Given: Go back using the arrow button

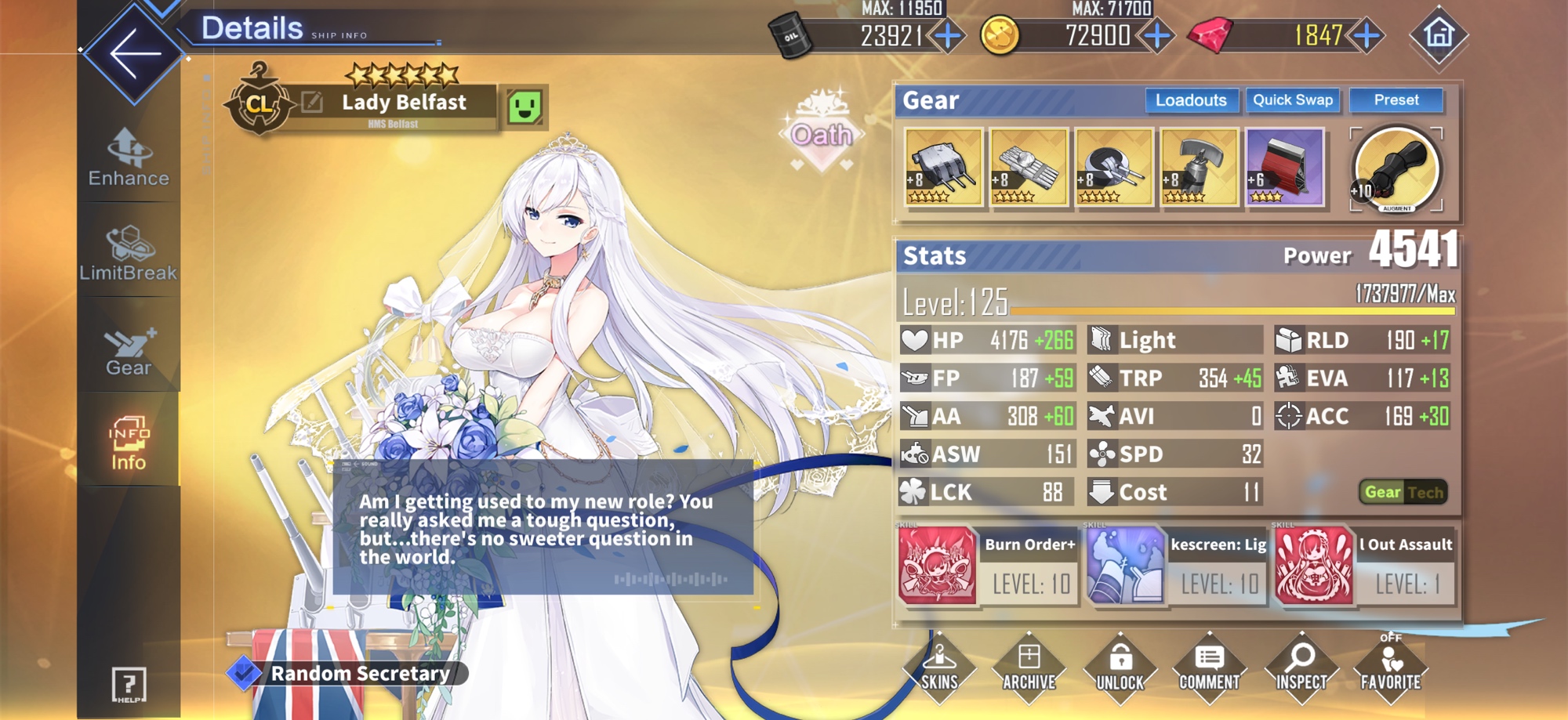Looking at the screenshot, I should point(134,53).
